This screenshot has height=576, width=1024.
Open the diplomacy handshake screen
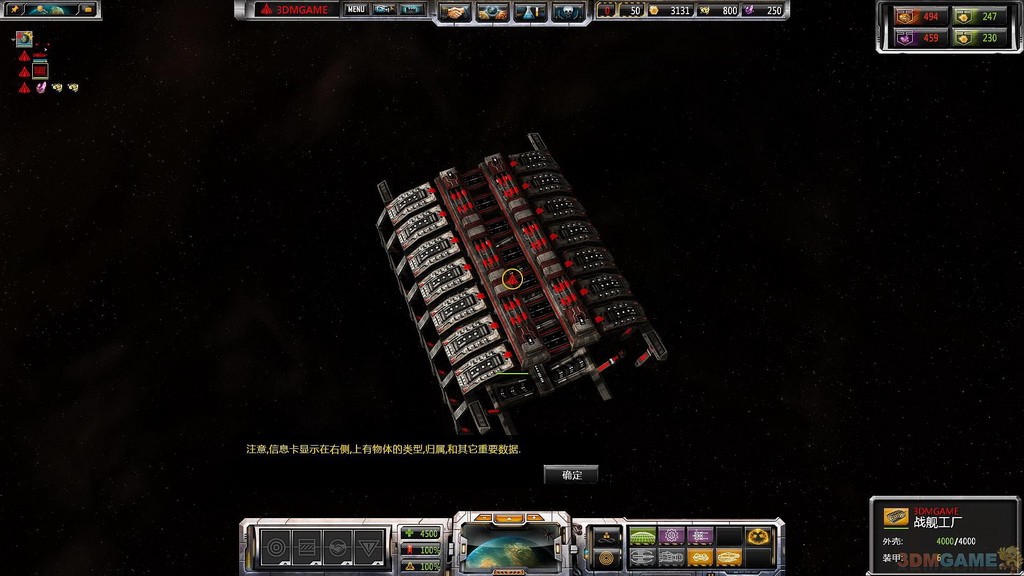(457, 11)
